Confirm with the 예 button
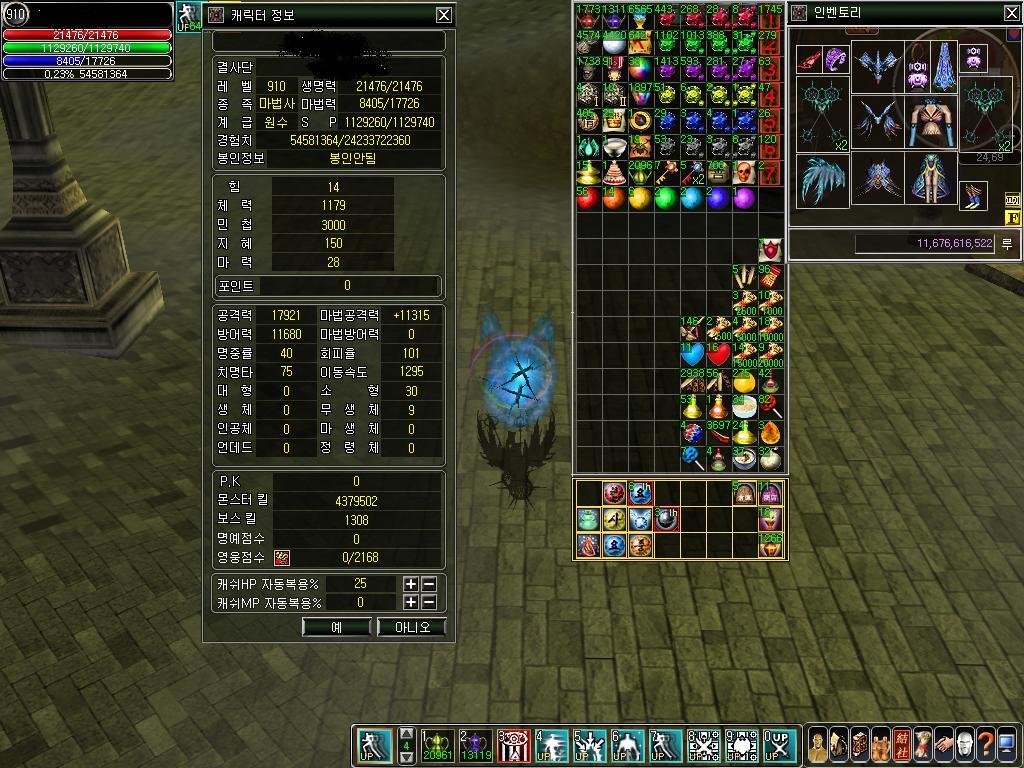Viewport: 1024px width, 768px height. click(336, 627)
